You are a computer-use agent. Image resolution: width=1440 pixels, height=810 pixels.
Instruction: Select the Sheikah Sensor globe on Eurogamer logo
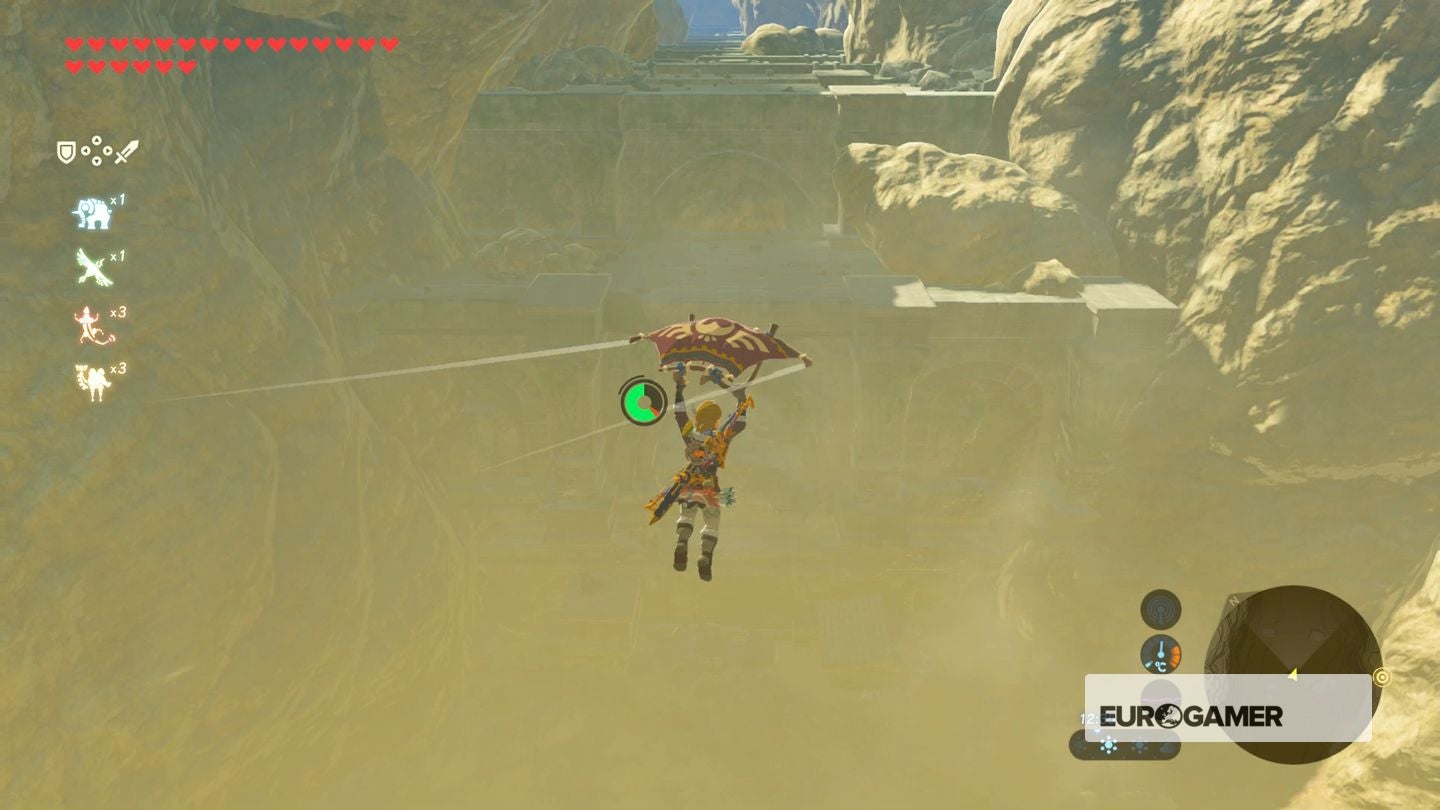click(1169, 716)
